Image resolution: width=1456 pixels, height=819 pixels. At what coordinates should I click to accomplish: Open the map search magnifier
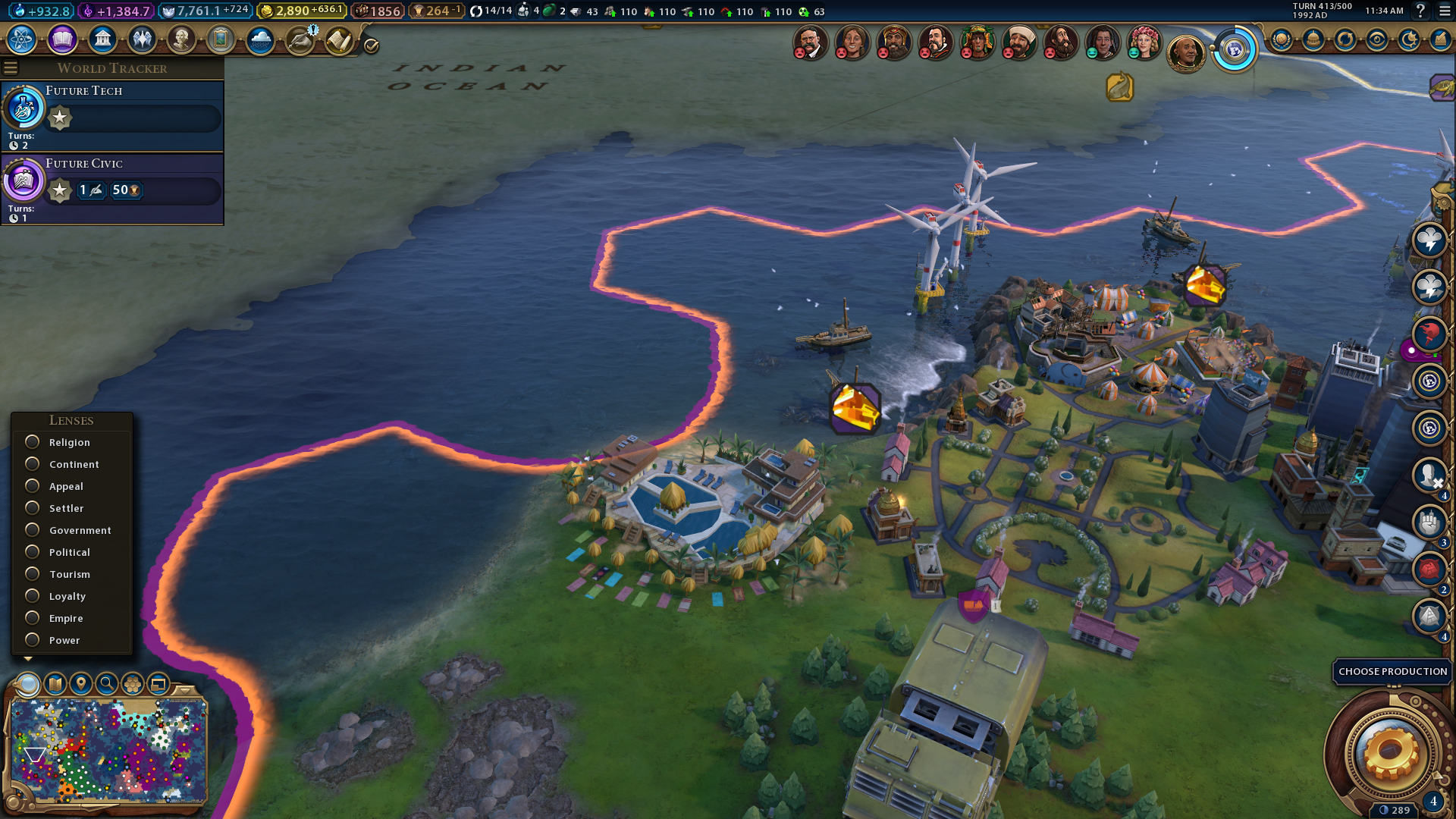point(107,684)
